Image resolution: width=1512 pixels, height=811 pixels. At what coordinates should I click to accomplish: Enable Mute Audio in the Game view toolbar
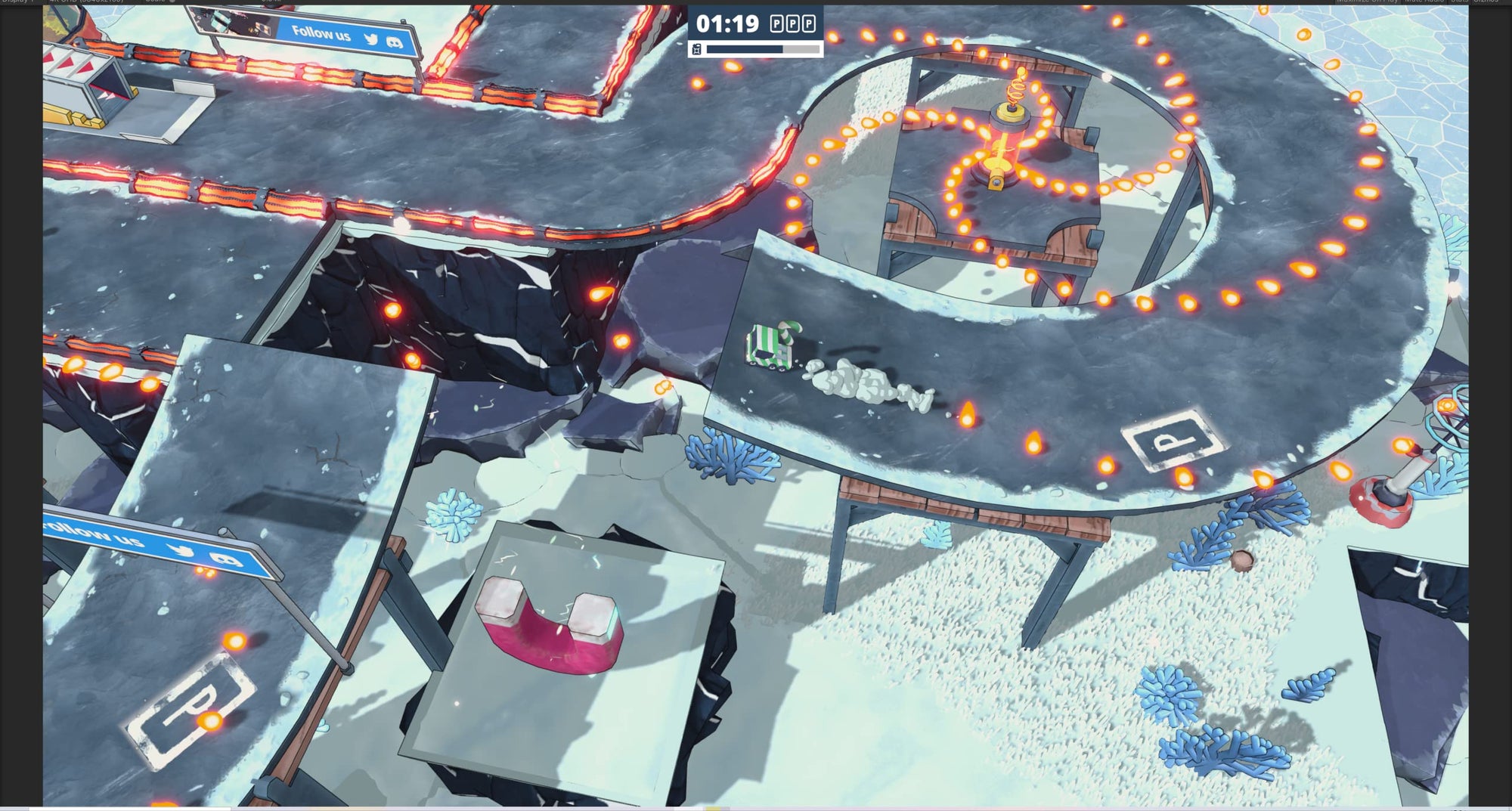pyautogui.click(x=1421, y=3)
